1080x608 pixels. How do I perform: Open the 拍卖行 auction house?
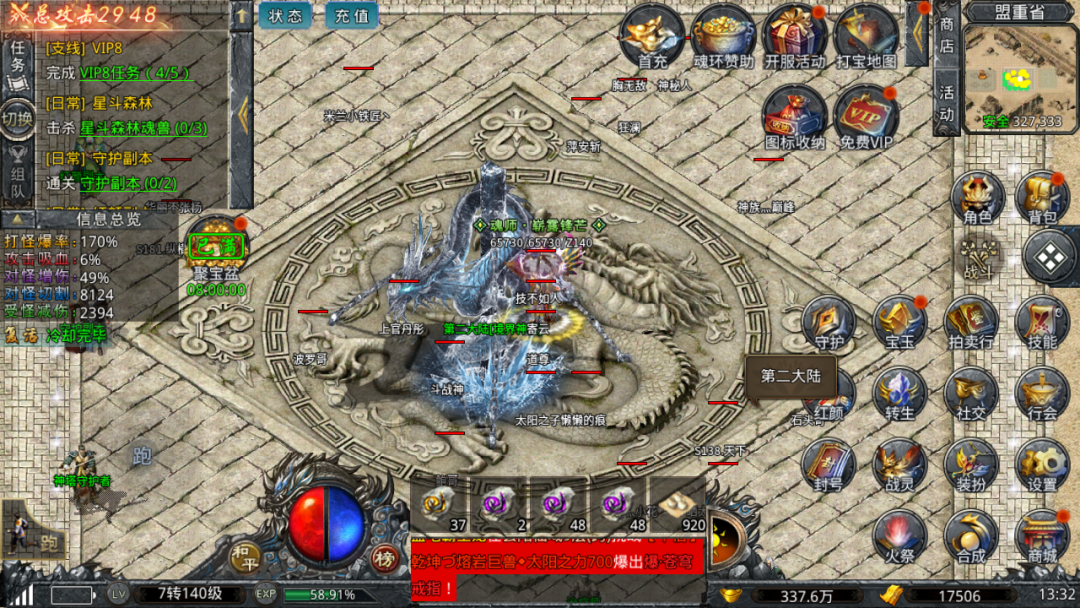tap(970, 321)
